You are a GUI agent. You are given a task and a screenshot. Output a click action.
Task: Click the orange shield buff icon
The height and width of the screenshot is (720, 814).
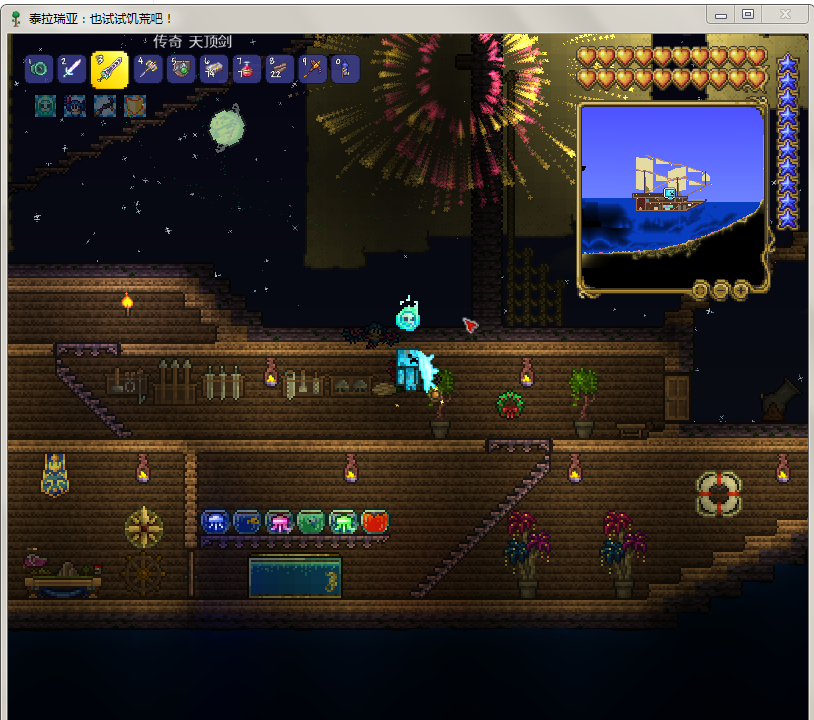pos(134,105)
